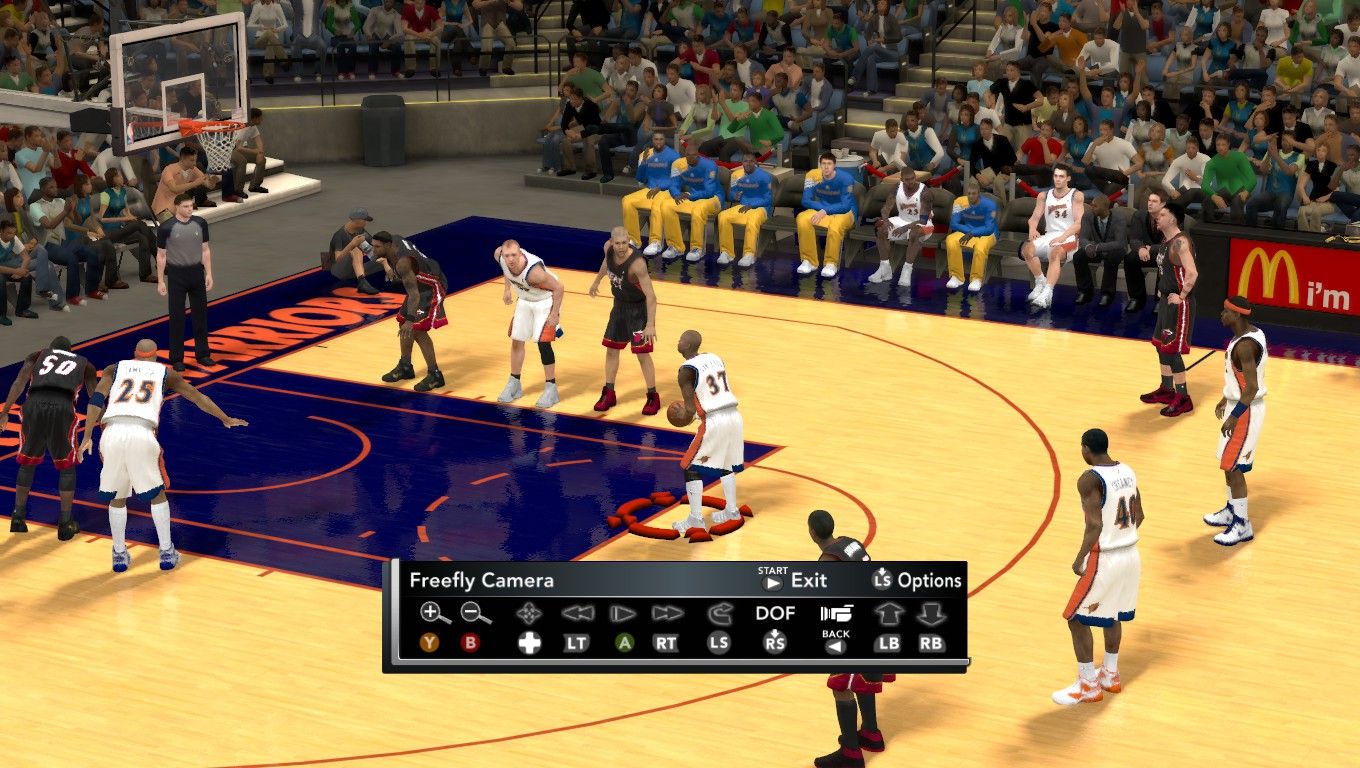Zoom in with the magnifier plus icon
This screenshot has height=768, width=1360.
click(x=435, y=613)
